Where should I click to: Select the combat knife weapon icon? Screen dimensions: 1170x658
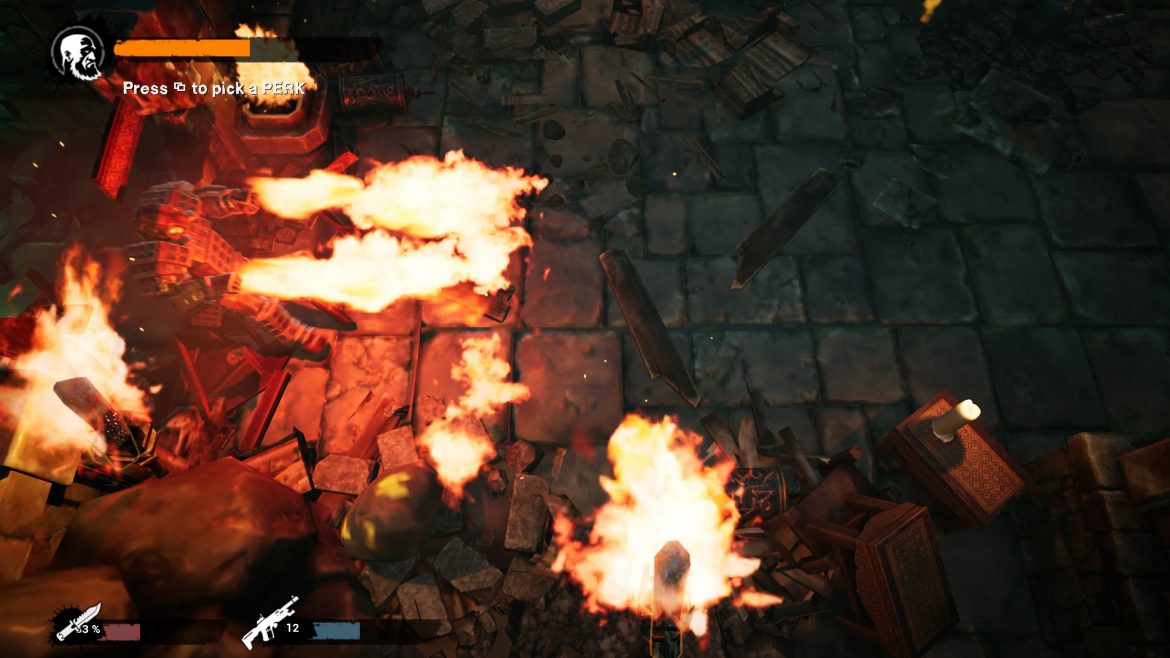pyautogui.click(x=78, y=621)
